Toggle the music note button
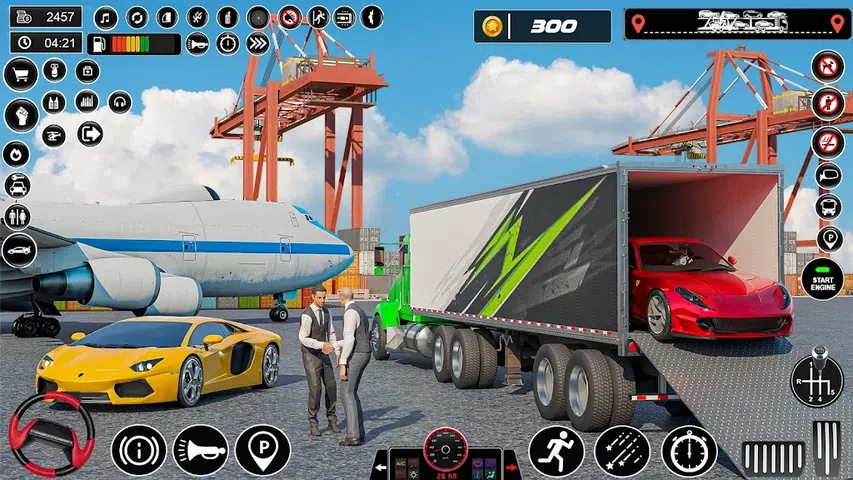853x480 pixels. point(105,17)
